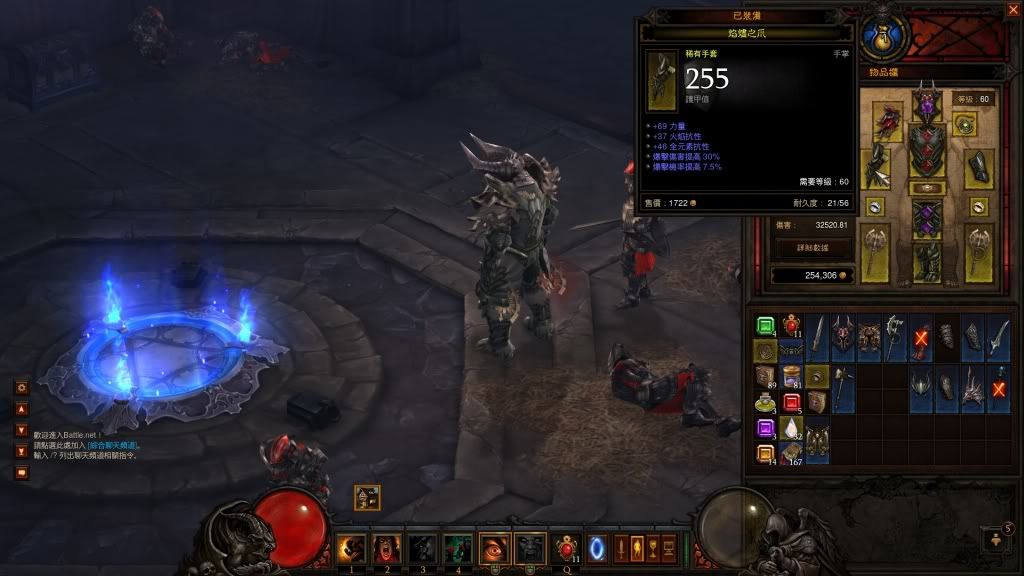This screenshot has height=576, width=1024.
Task: Click the yellow potion flask in inventory
Action: 765,403
